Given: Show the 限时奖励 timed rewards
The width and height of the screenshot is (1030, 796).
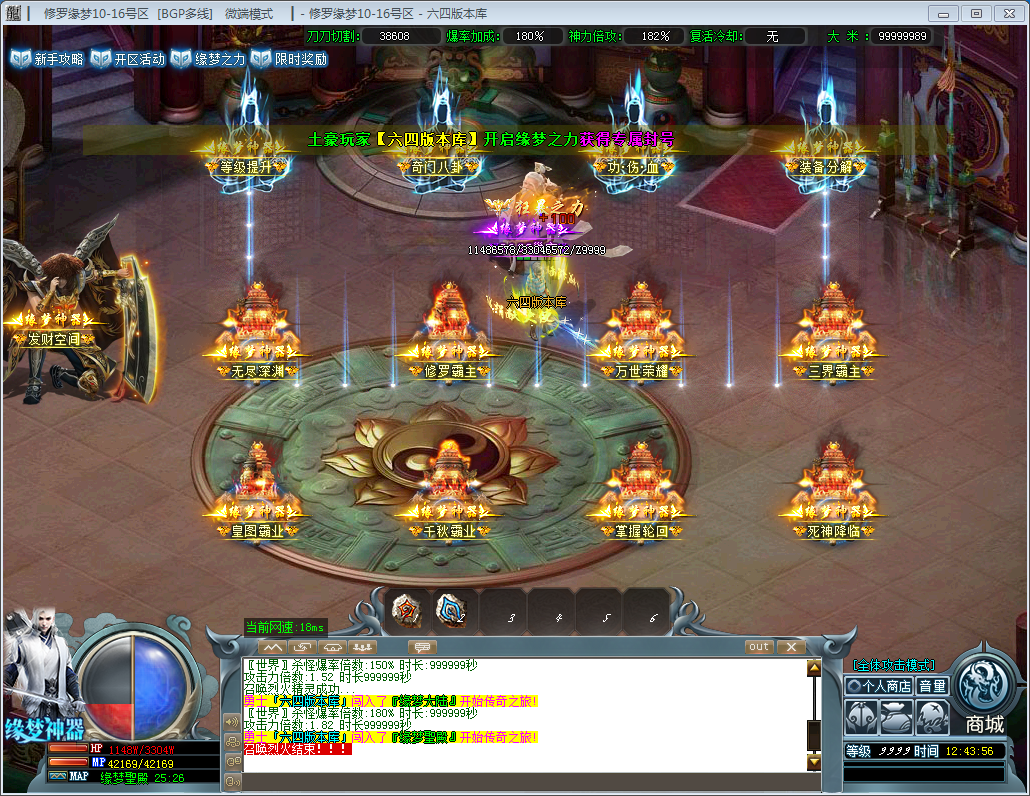Looking at the screenshot, I should 288,59.
